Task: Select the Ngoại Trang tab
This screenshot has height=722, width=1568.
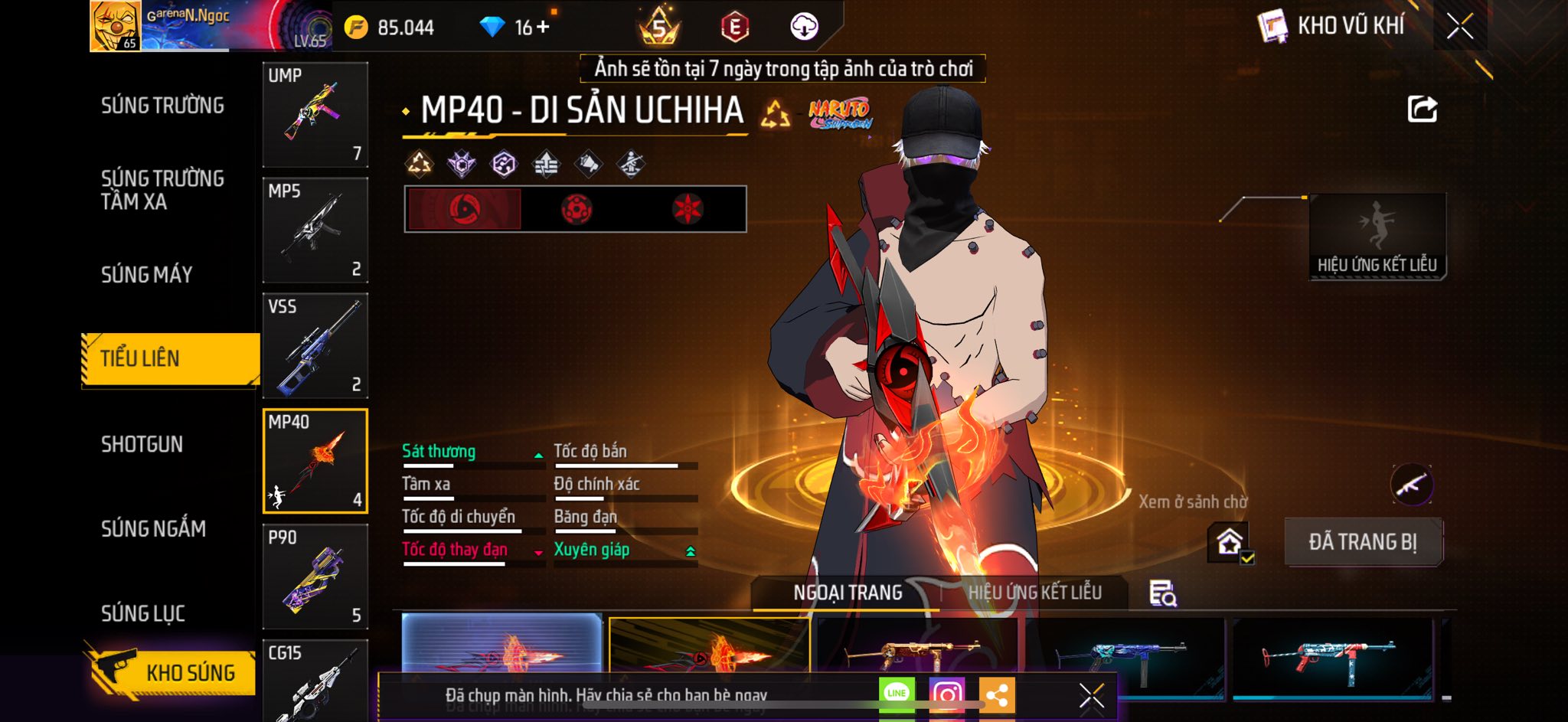Action: pyautogui.click(x=848, y=593)
